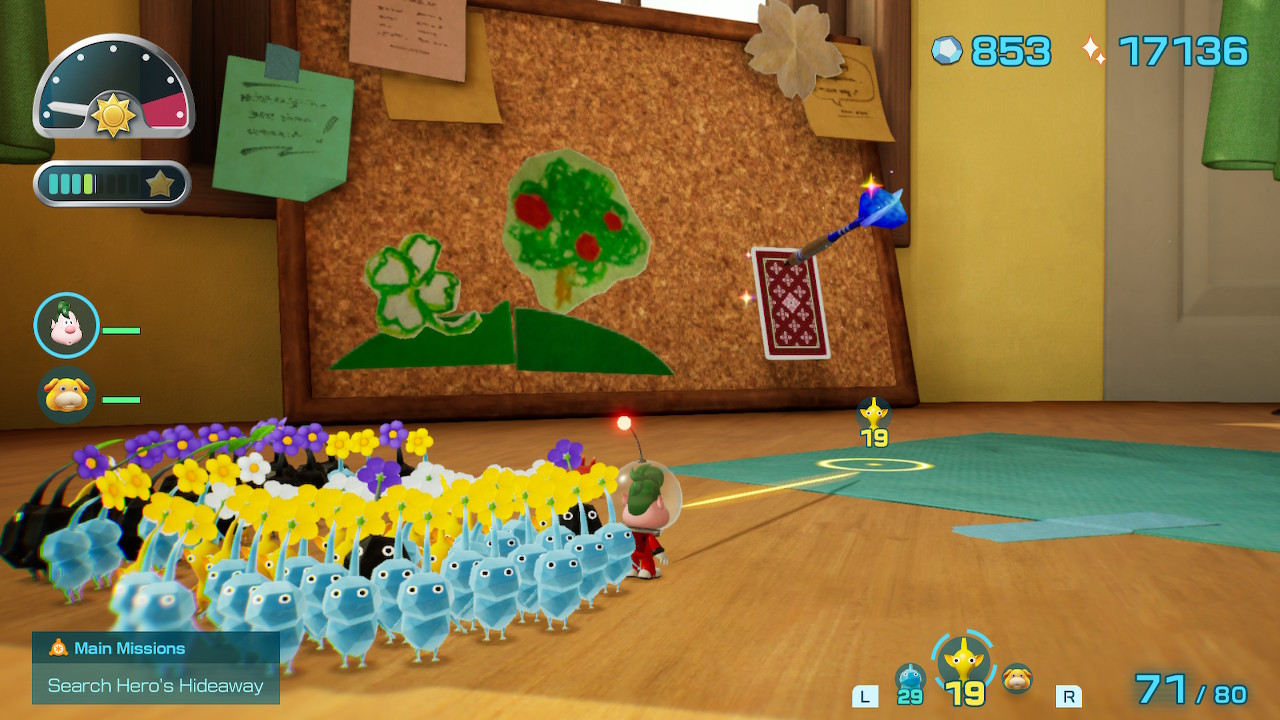Click the selected Yellow Pikmin squad icon

pos(964,660)
